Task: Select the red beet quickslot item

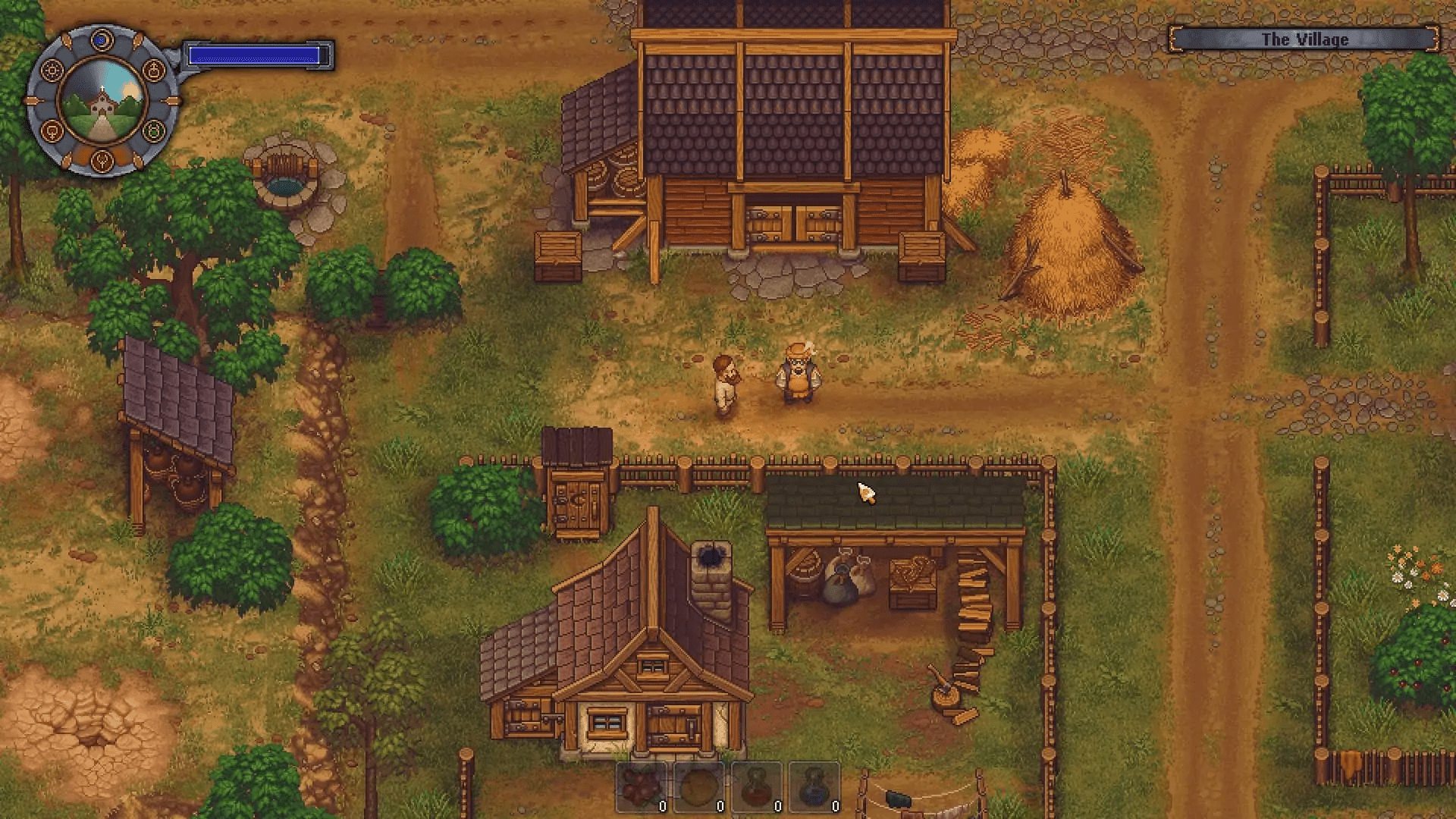Action: [757, 785]
